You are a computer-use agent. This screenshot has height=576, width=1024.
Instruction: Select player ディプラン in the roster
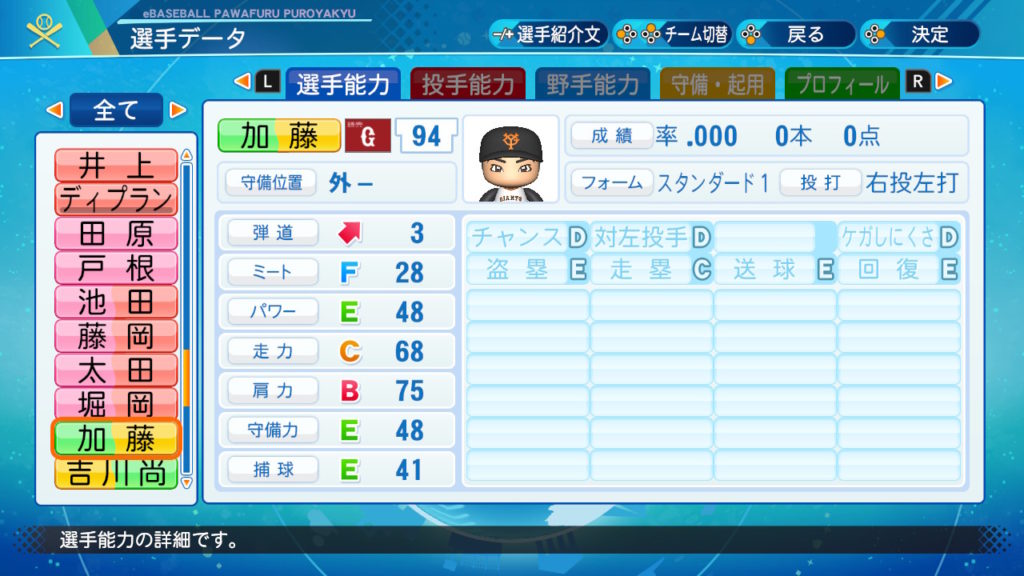pos(116,199)
